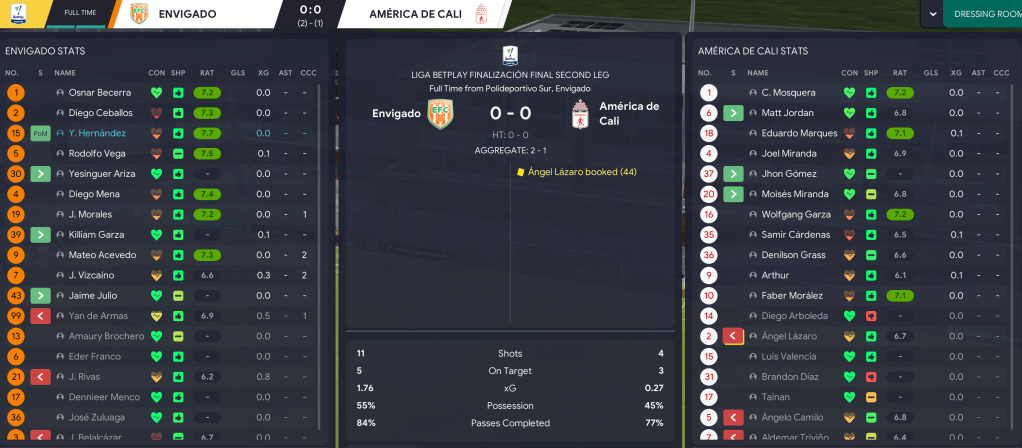The image size is (1022, 448).
Task: Expand the dropdown arrow beside Dressing Room
Action: pos(934,14)
